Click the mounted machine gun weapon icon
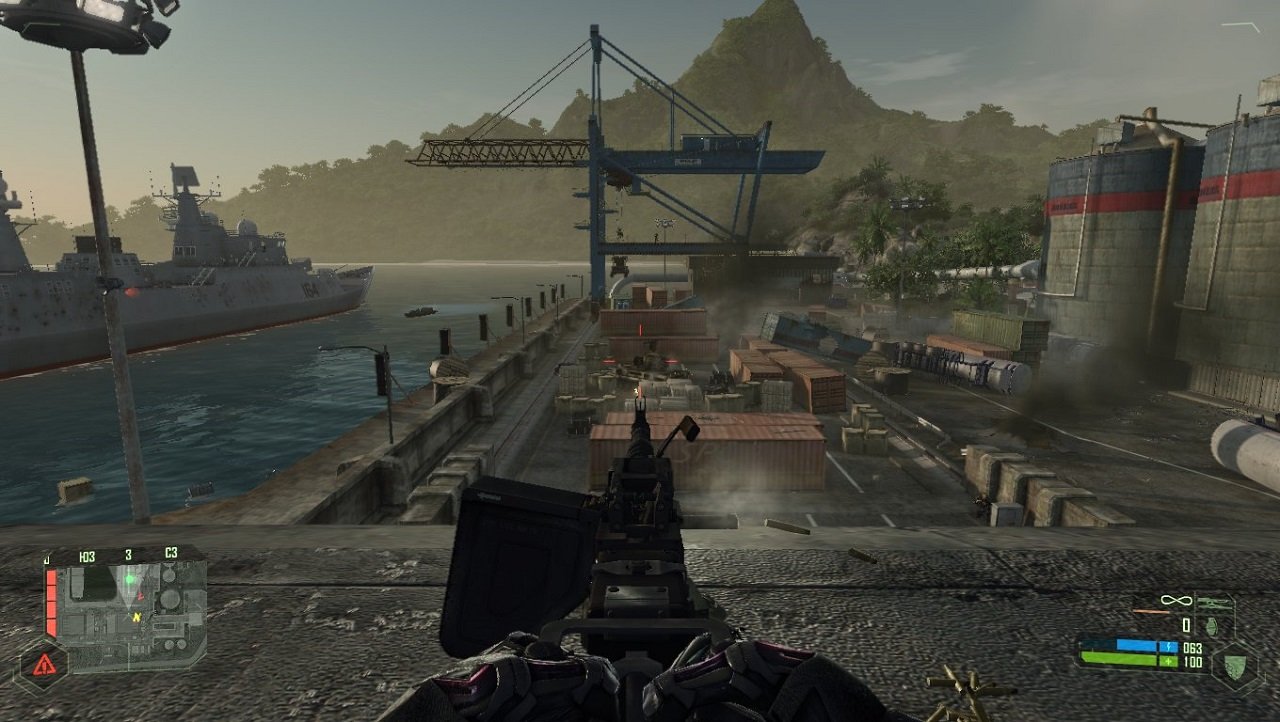The image size is (1280, 722). 1216,601
